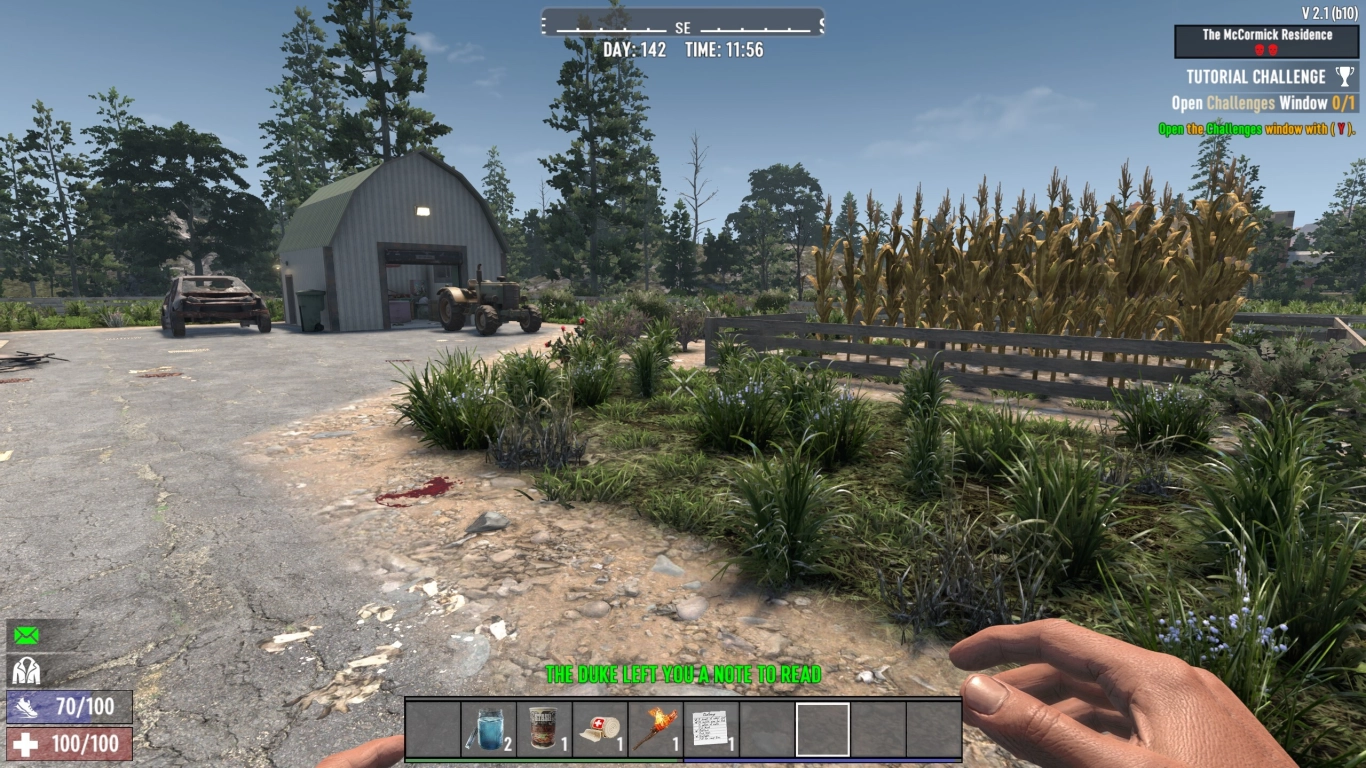Click the trophy beside Tutorial Challenge
This screenshot has height=768, width=1366.
tap(1344, 75)
